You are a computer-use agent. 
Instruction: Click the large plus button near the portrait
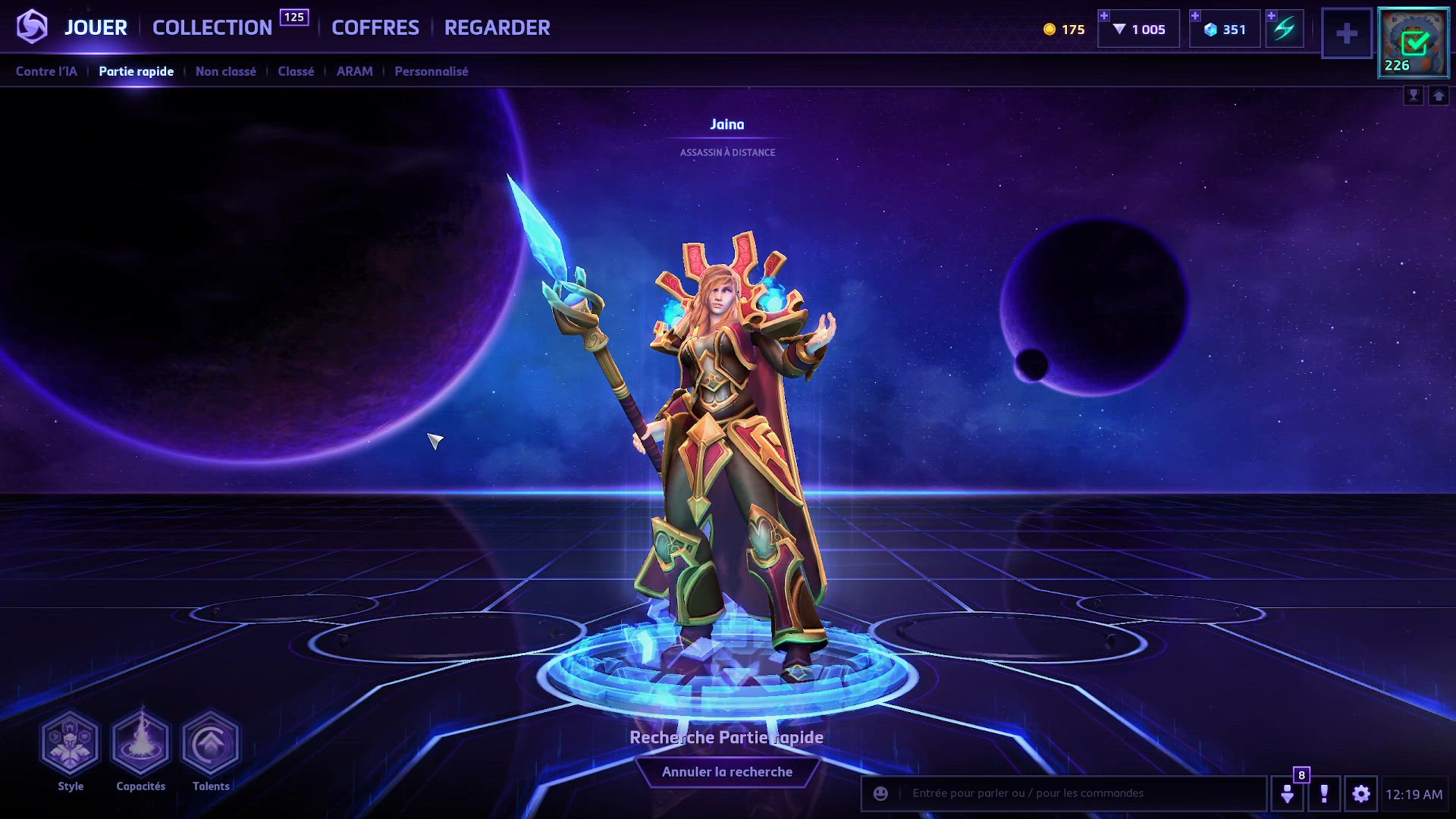pos(1347,33)
